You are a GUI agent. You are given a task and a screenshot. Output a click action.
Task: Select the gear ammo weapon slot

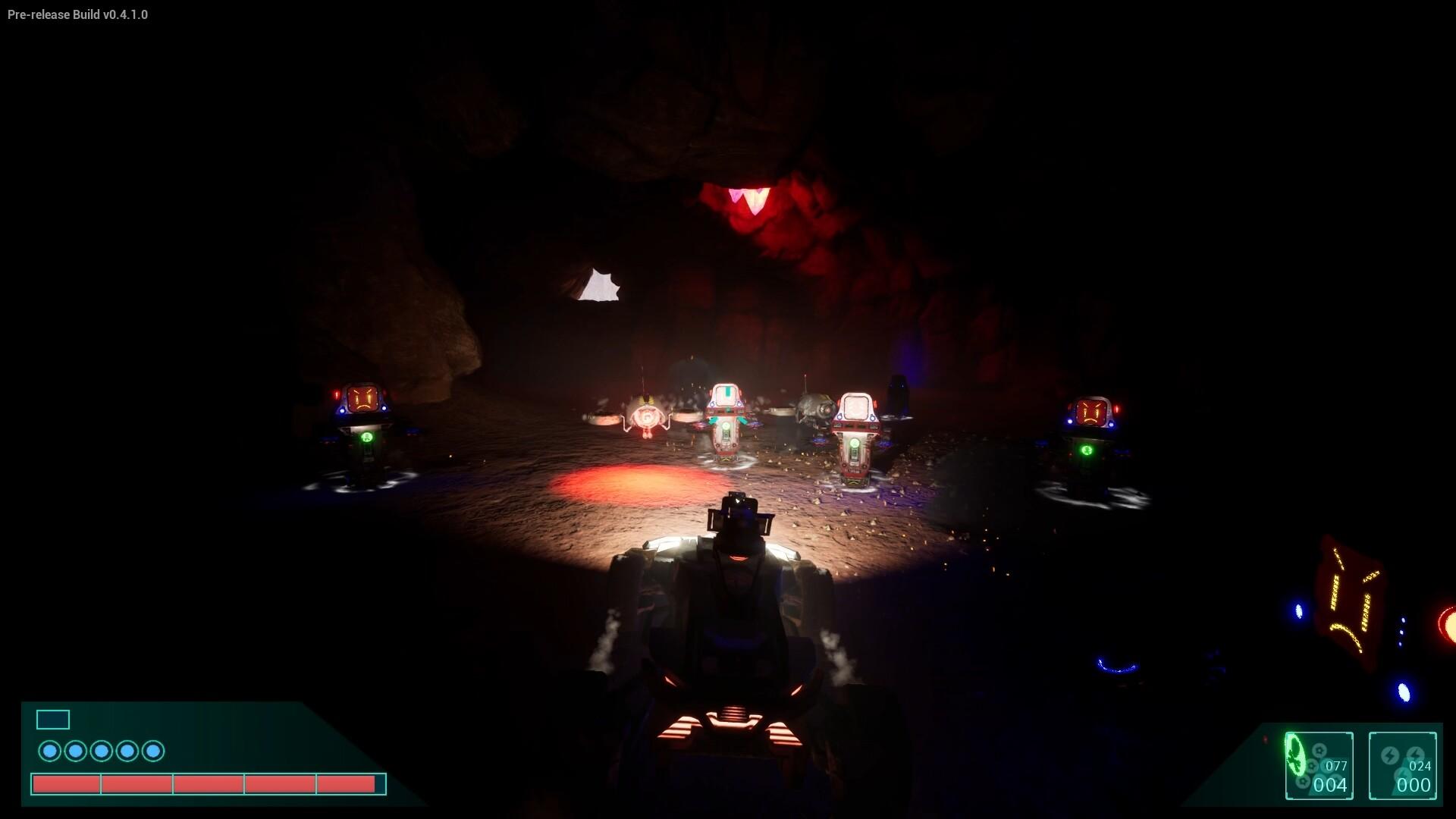pyautogui.click(x=1319, y=765)
